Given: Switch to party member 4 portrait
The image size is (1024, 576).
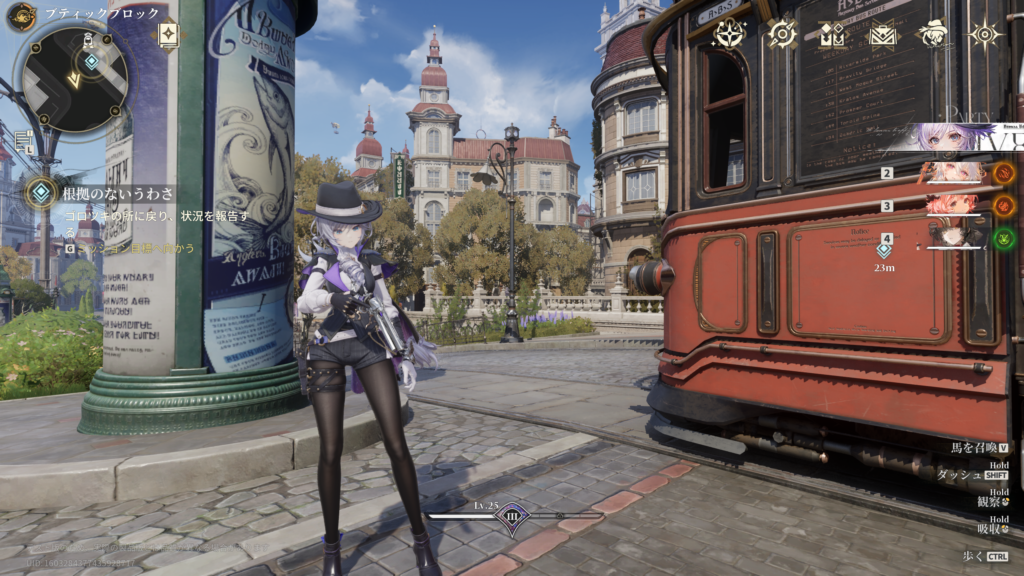Looking at the screenshot, I should [954, 238].
